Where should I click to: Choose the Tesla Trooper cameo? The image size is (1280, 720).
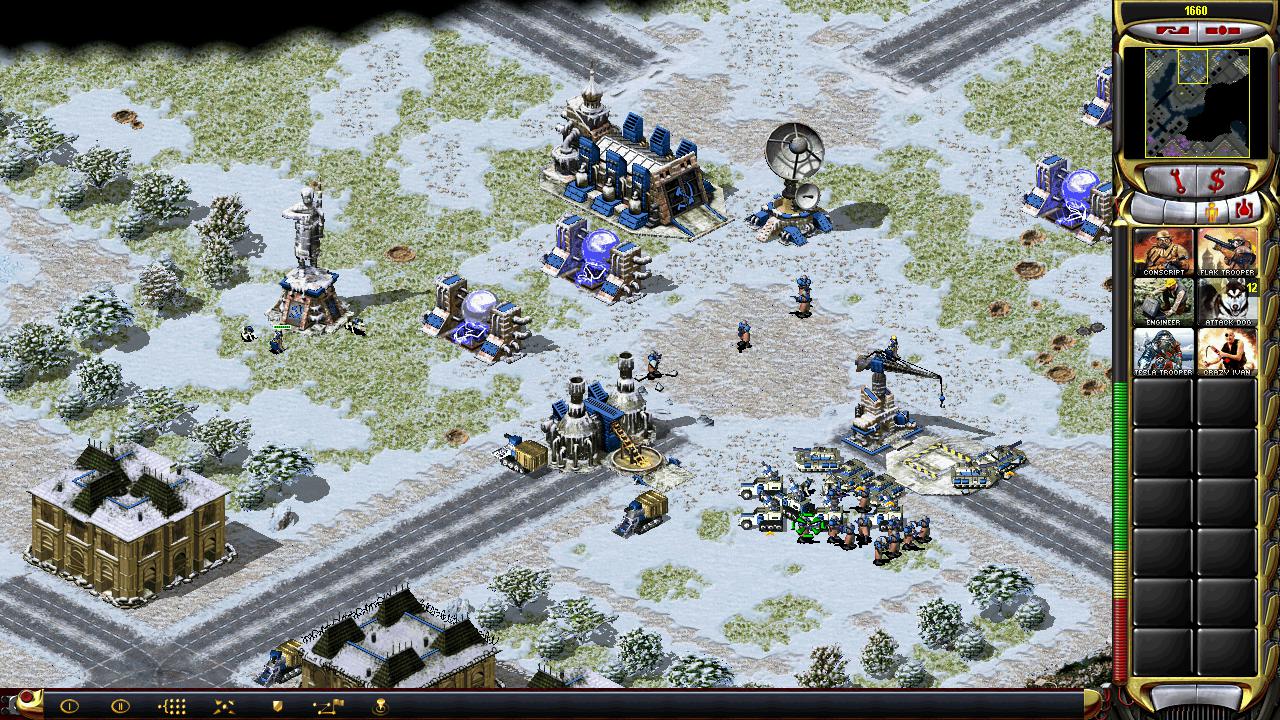[1163, 351]
